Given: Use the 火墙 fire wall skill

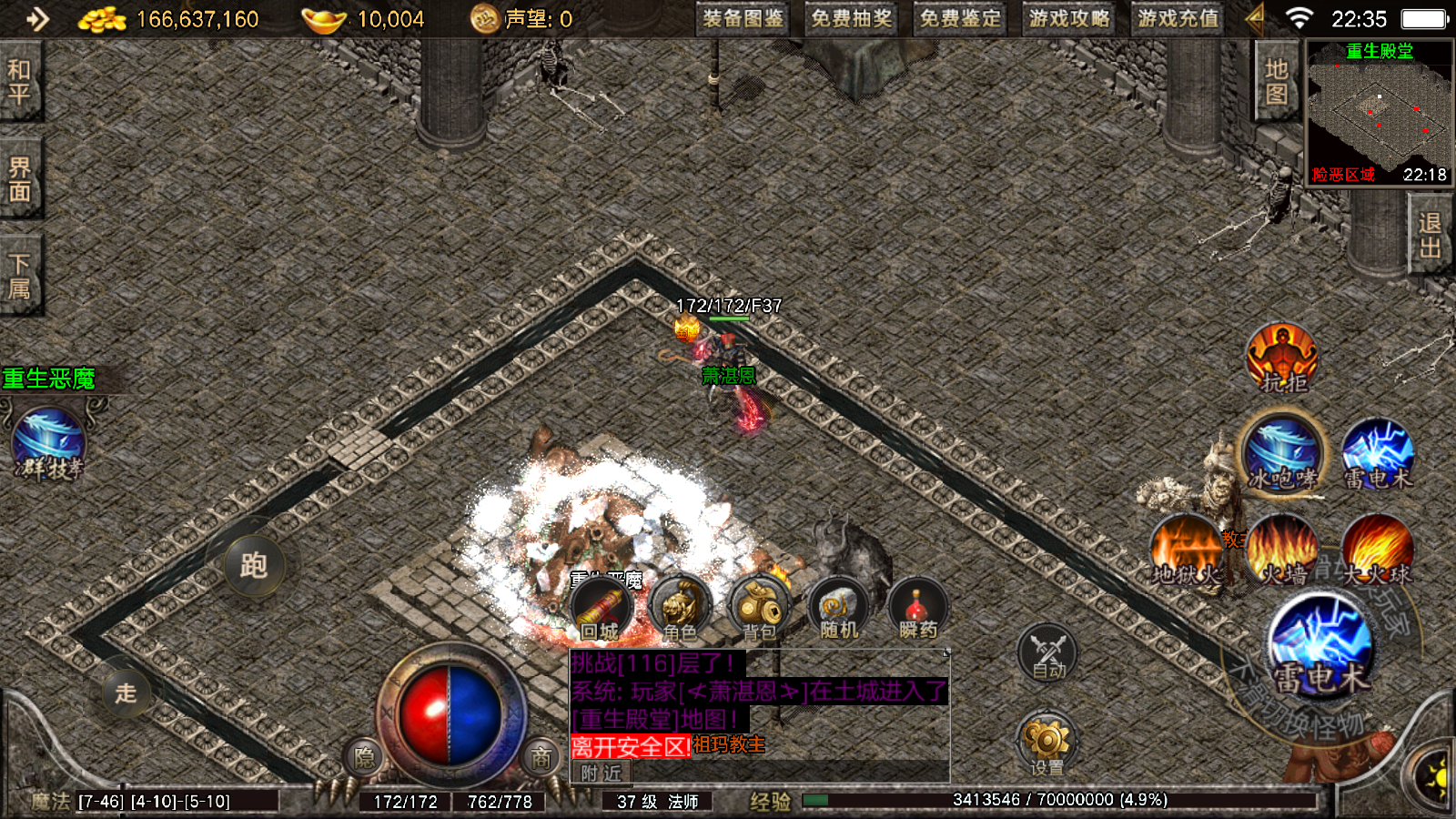Looking at the screenshot, I should pyautogui.click(x=1282, y=550).
